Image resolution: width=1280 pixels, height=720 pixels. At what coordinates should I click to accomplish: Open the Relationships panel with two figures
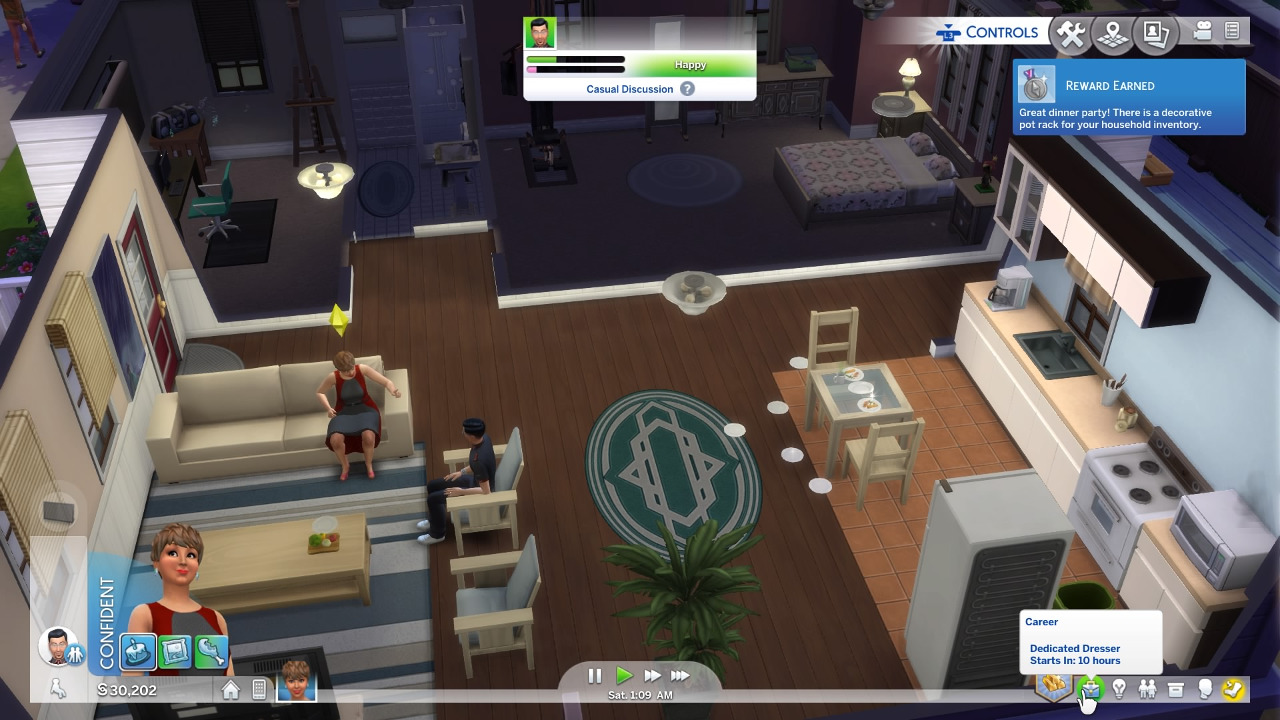1147,688
